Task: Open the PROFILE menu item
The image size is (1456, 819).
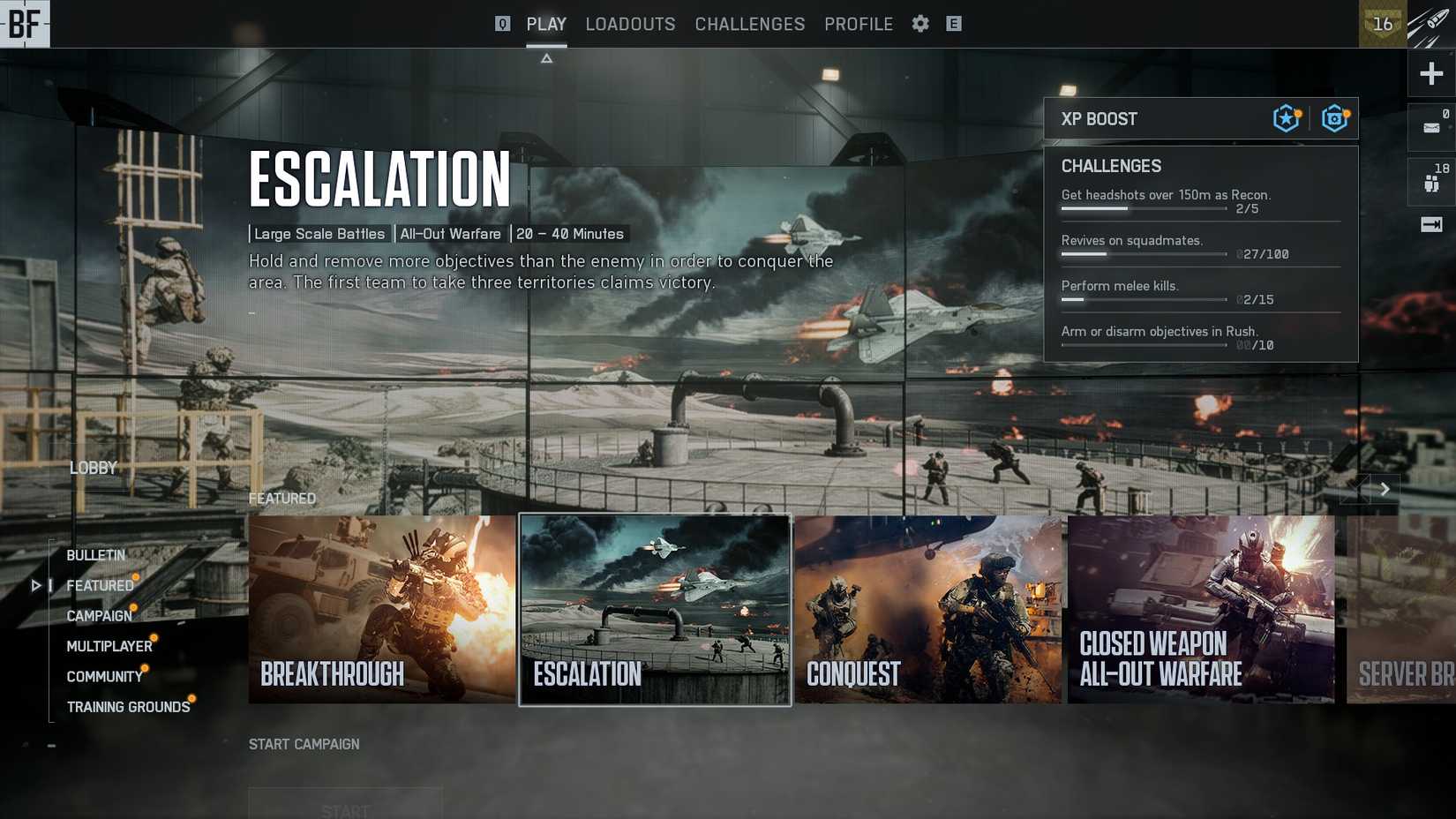Action: (x=858, y=24)
